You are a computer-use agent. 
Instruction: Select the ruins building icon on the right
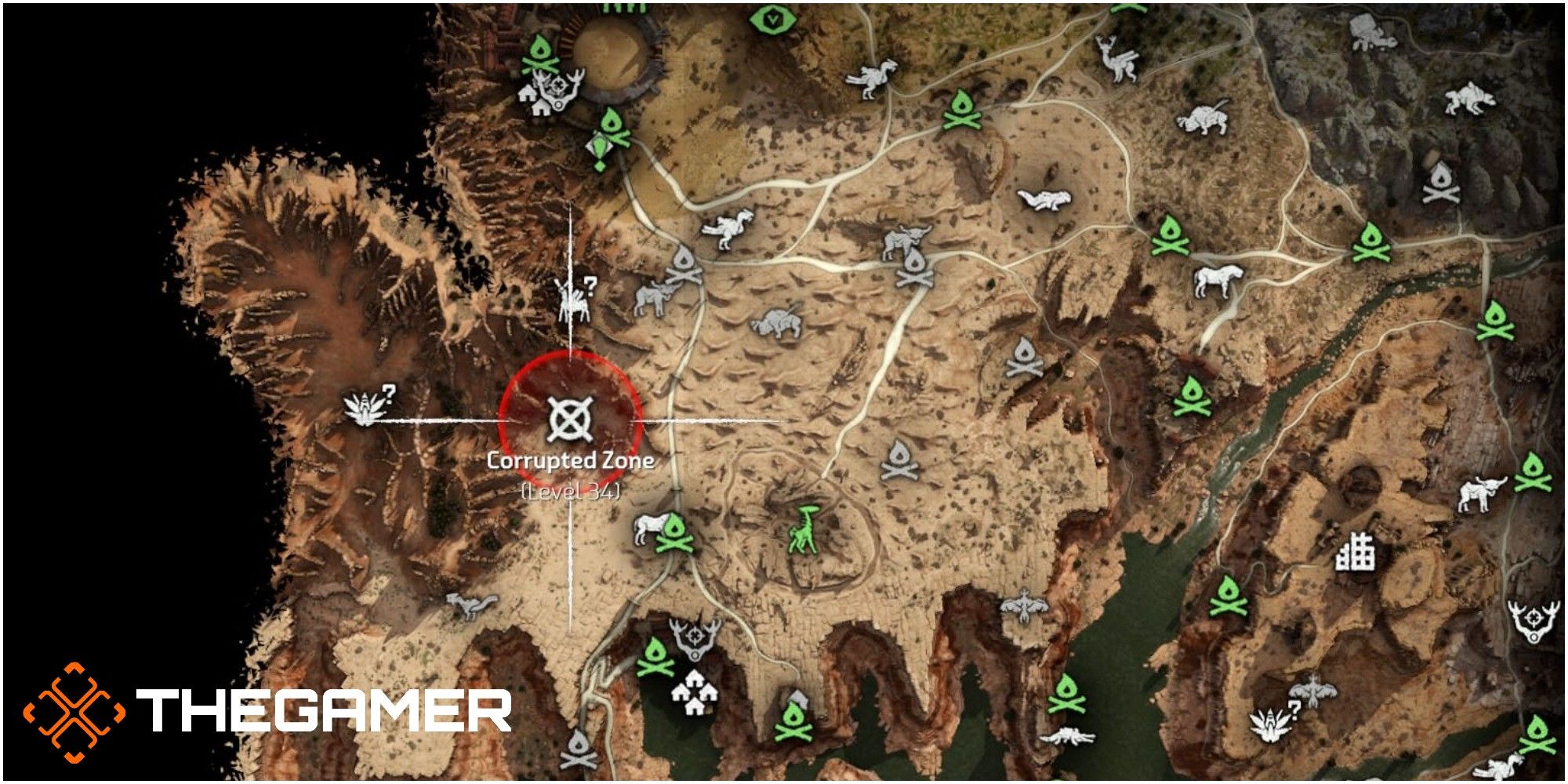pyautogui.click(x=1356, y=553)
